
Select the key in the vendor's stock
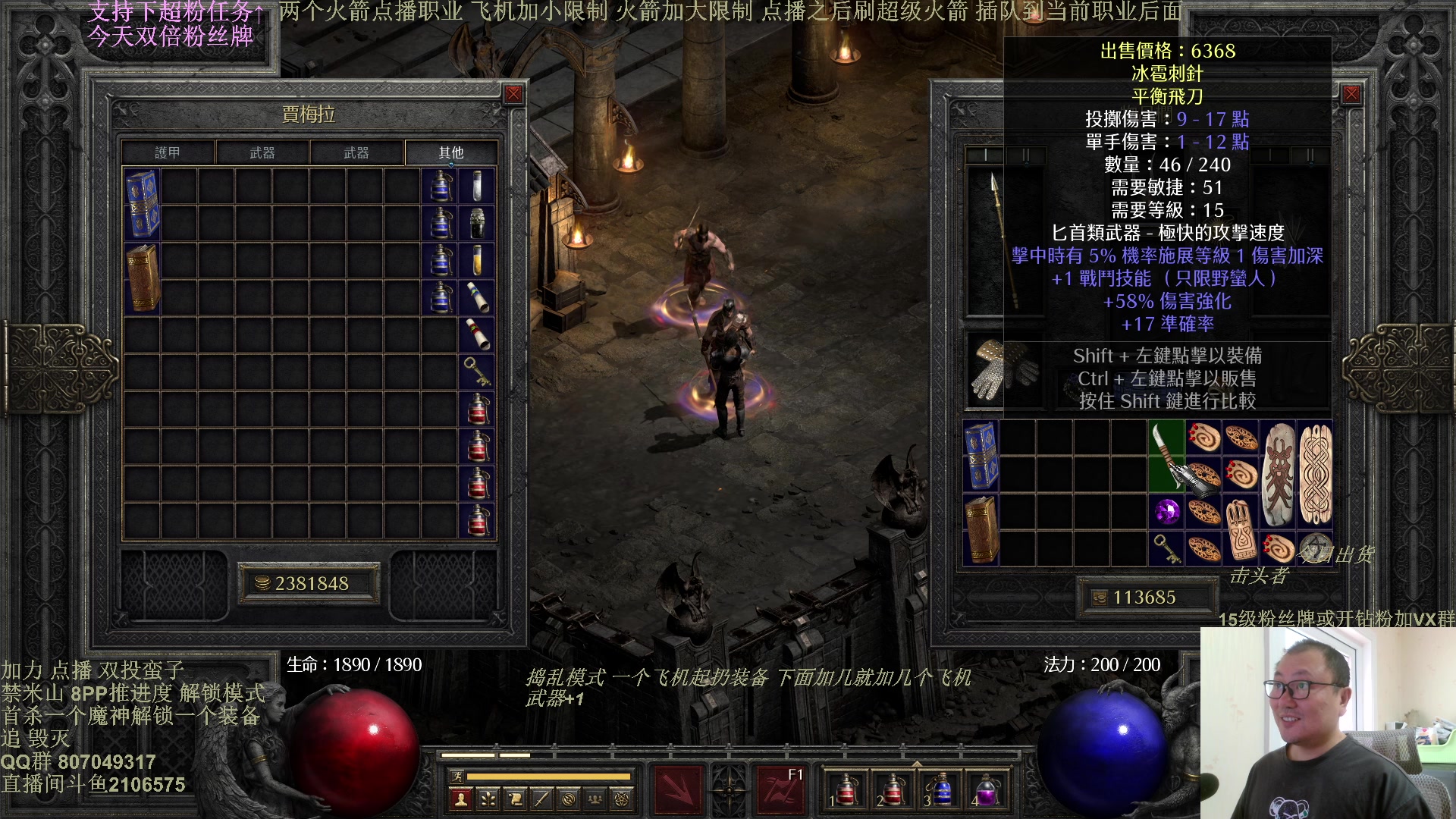477,372
